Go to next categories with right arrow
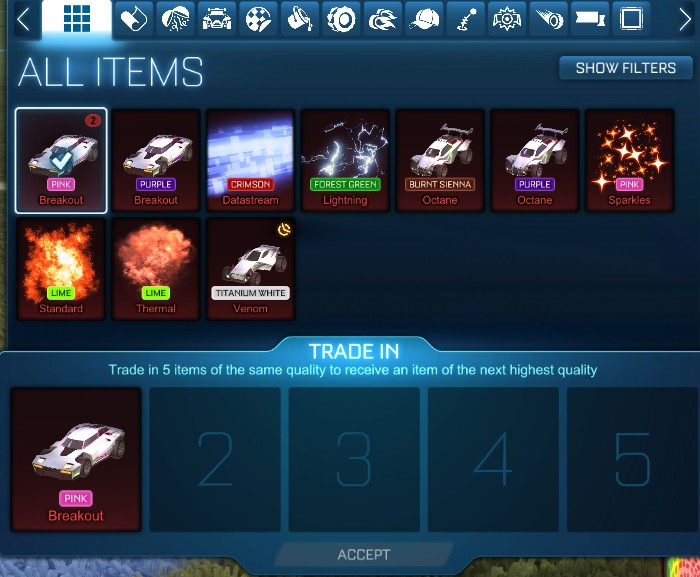Viewport: 700px width, 577px height. pos(686,20)
